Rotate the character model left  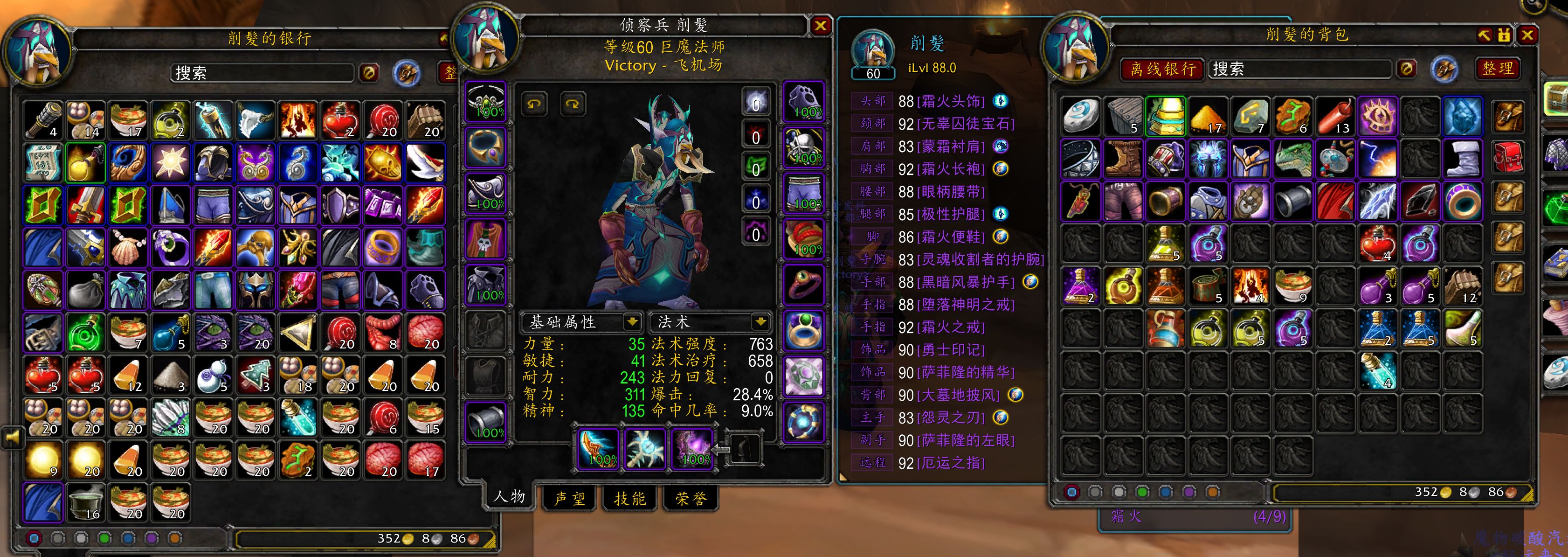[534, 104]
